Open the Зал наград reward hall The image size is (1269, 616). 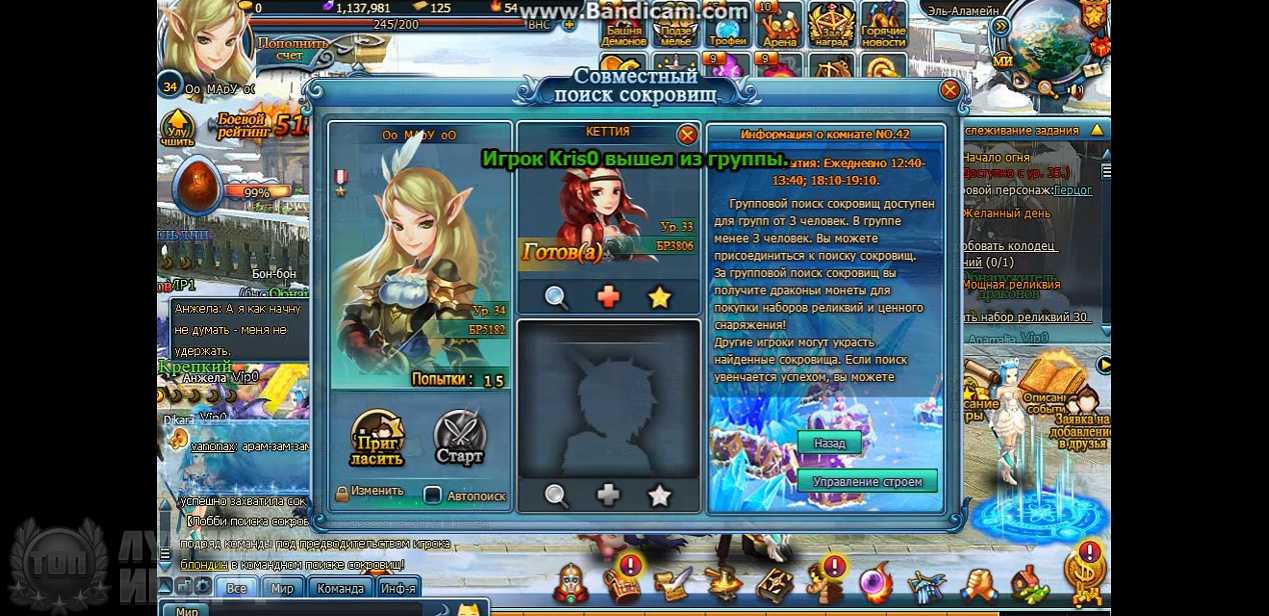pyautogui.click(x=830, y=25)
